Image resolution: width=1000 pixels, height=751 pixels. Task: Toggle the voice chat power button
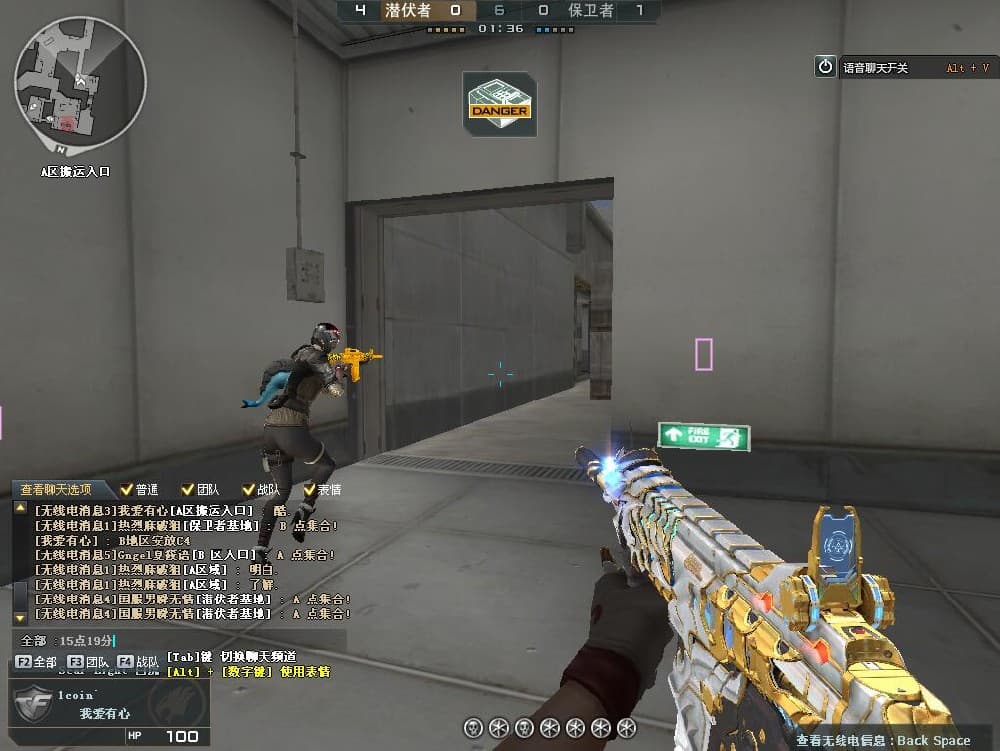point(825,66)
